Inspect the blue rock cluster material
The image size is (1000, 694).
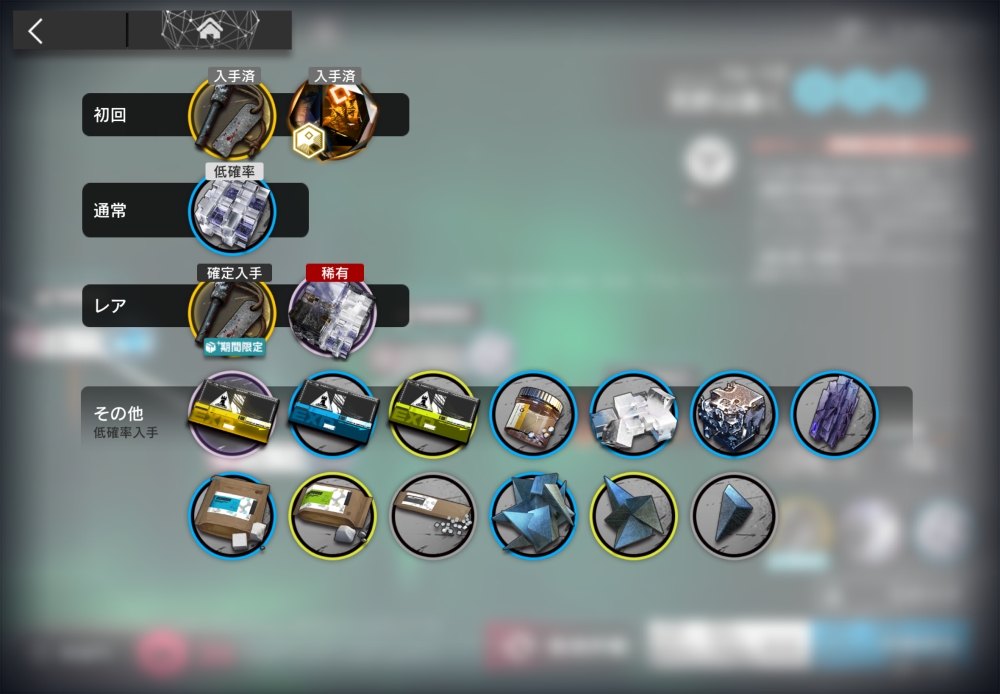pyautogui.click(x=533, y=515)
